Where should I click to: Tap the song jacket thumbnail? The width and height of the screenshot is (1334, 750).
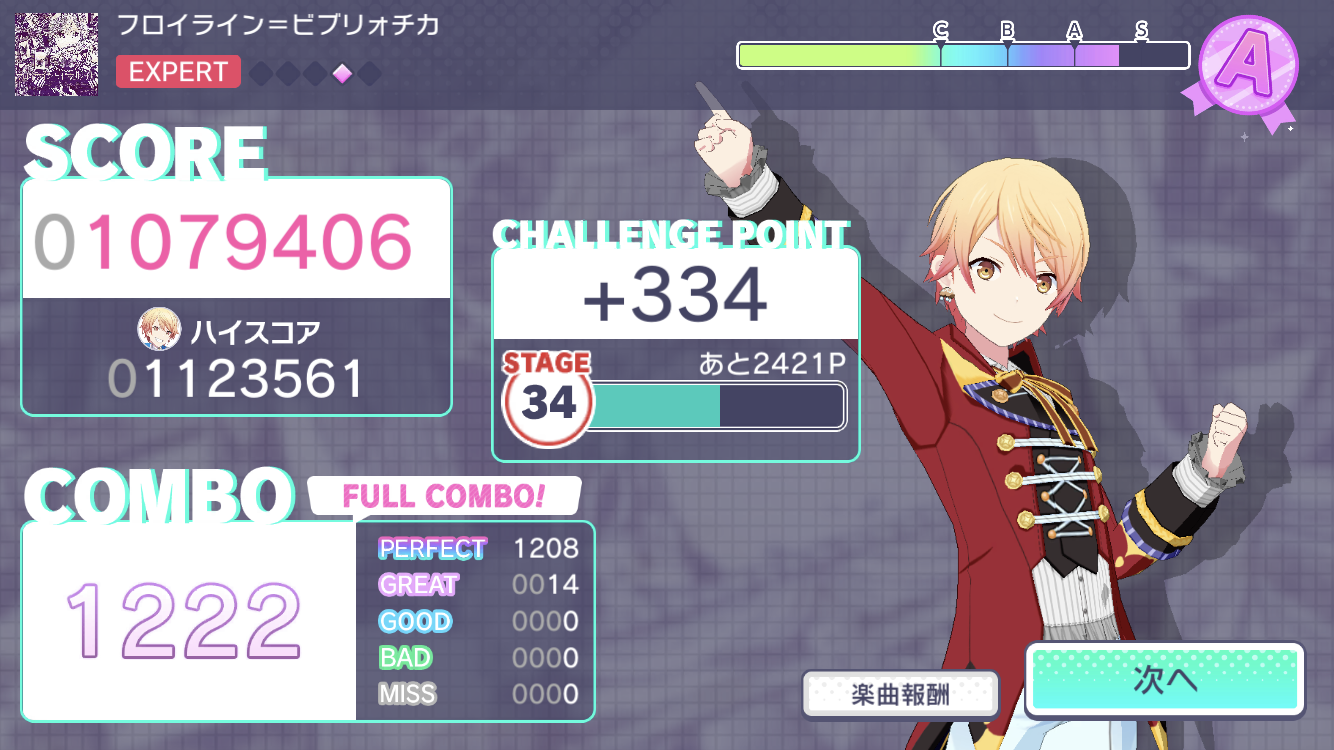56,54
